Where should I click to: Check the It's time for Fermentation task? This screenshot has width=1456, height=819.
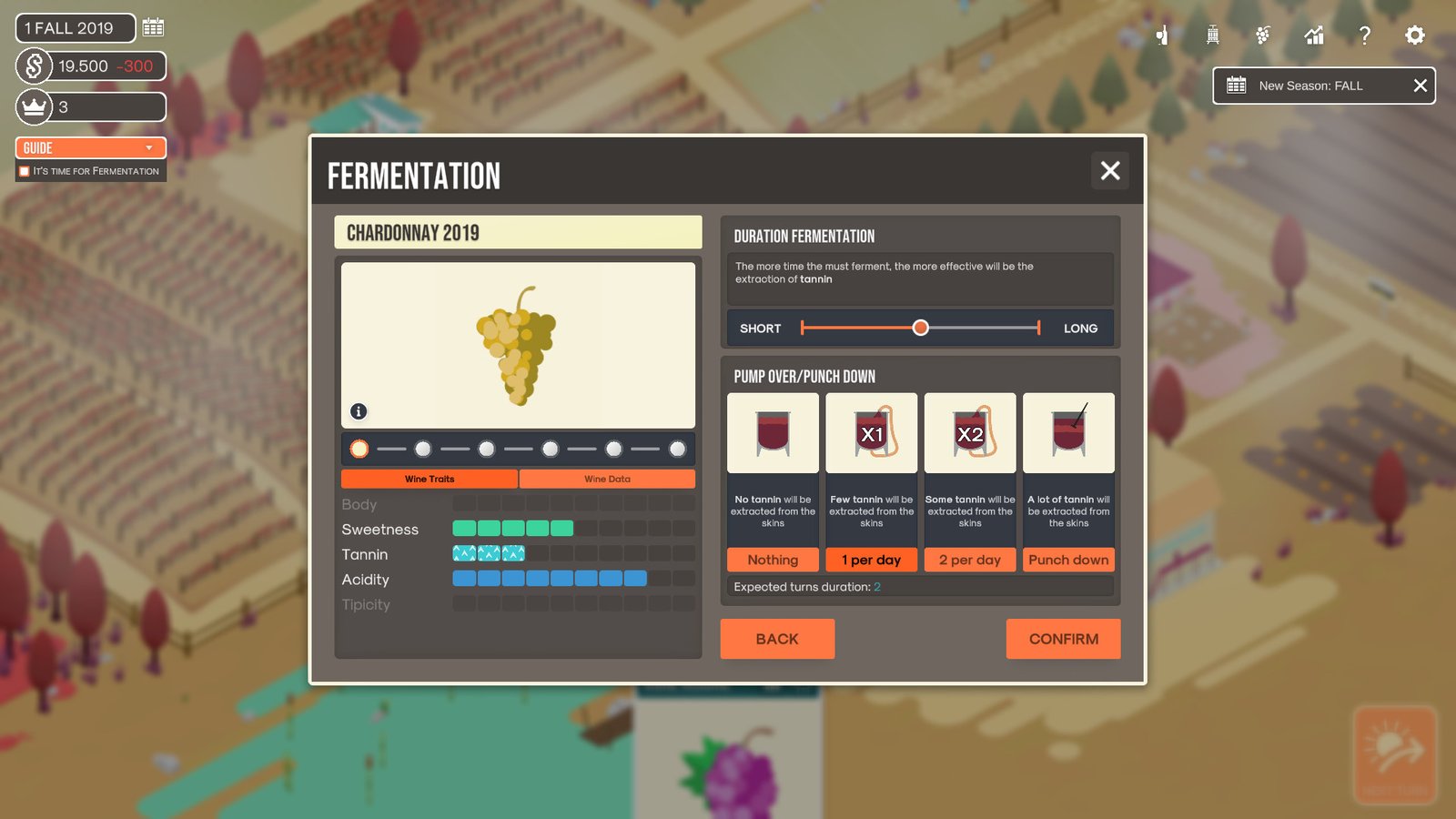click(24, 171)
